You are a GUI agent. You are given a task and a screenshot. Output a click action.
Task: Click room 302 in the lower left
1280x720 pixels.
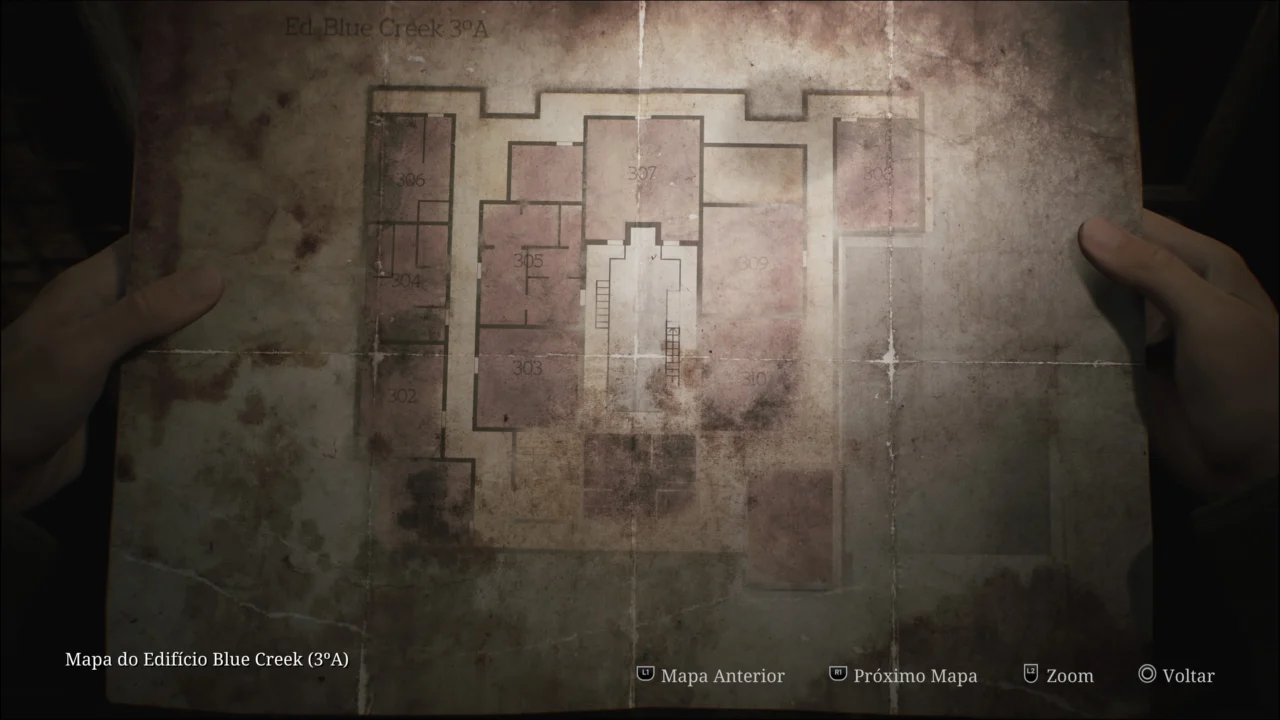click(x=404, y=395)
